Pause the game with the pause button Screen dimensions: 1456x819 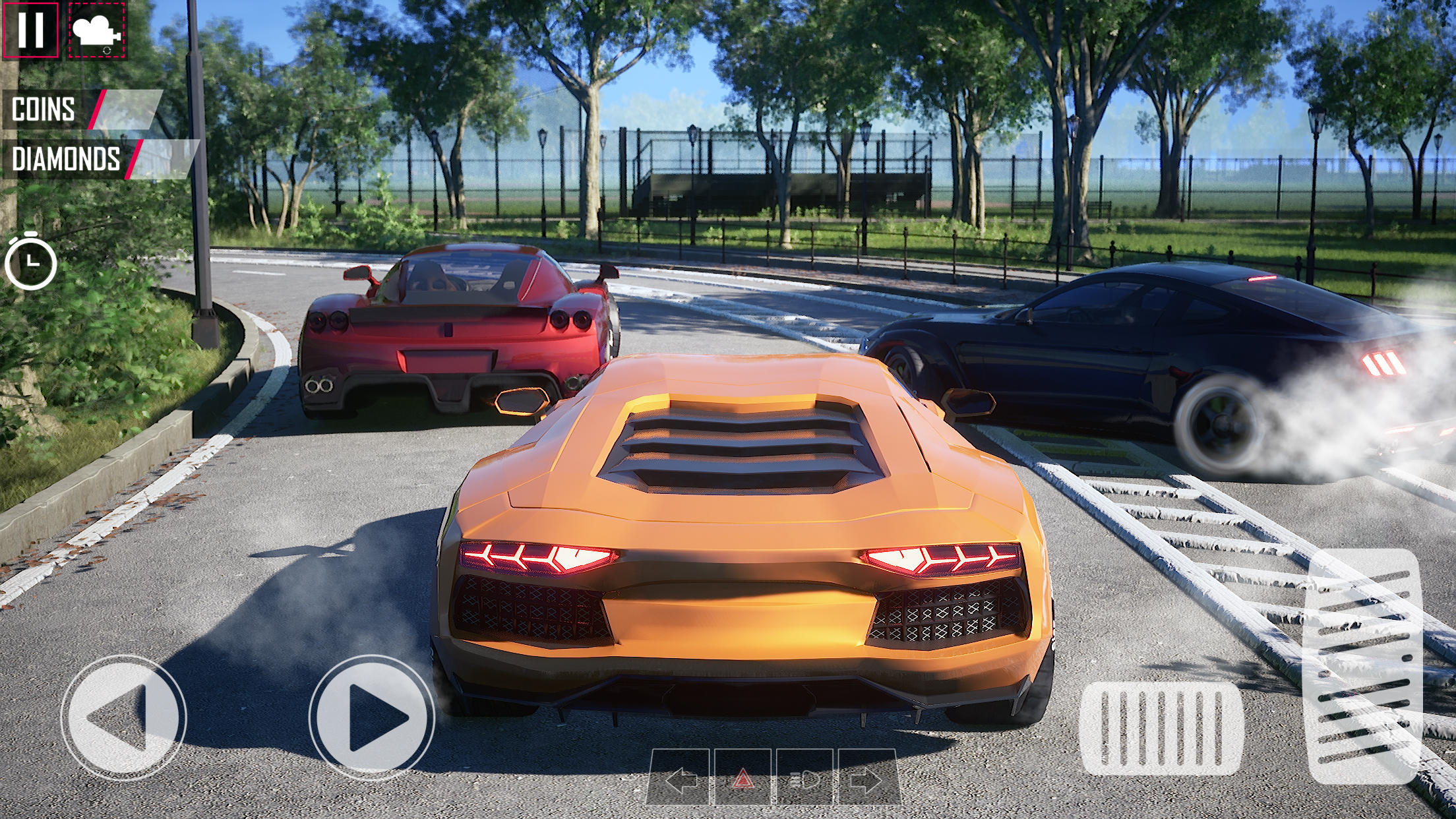pyautogui.click(x=30, y=30)
